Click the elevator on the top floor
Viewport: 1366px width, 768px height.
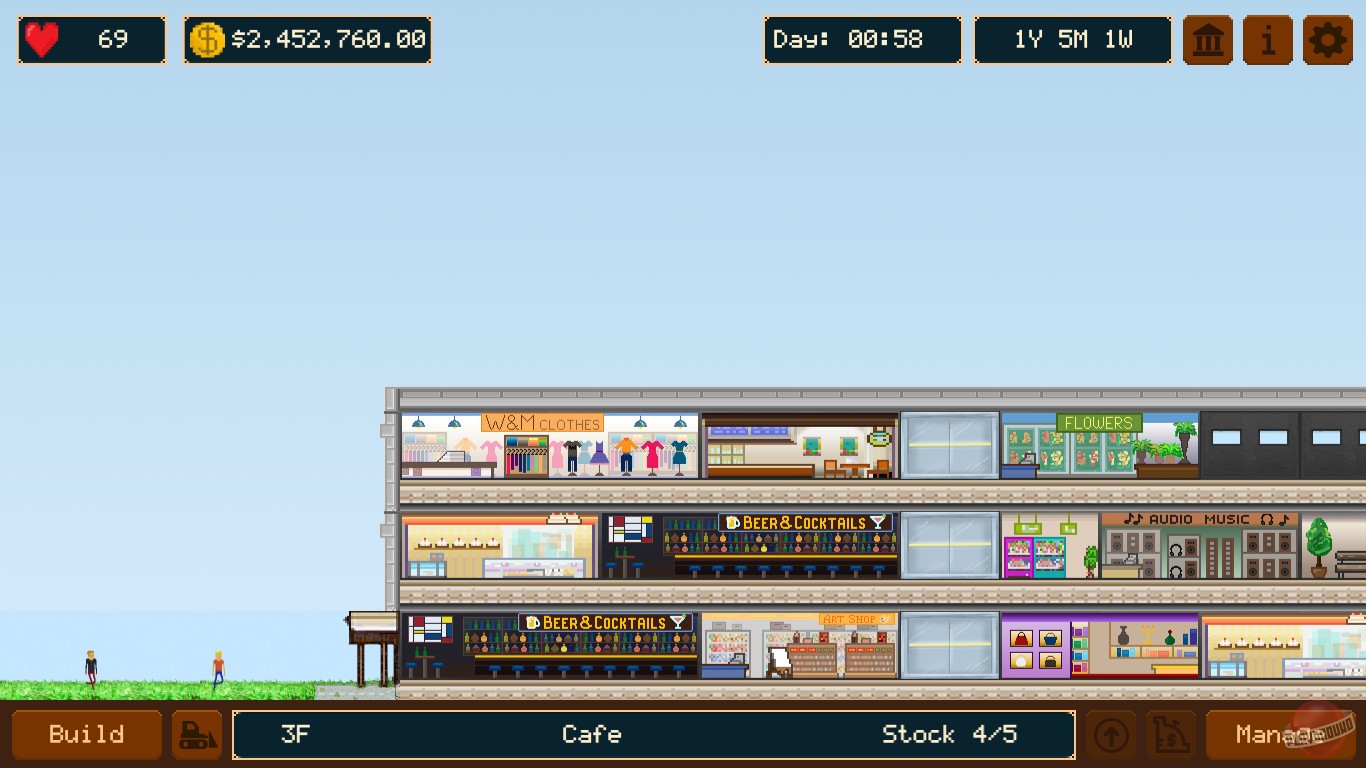(x=950, y=445)
